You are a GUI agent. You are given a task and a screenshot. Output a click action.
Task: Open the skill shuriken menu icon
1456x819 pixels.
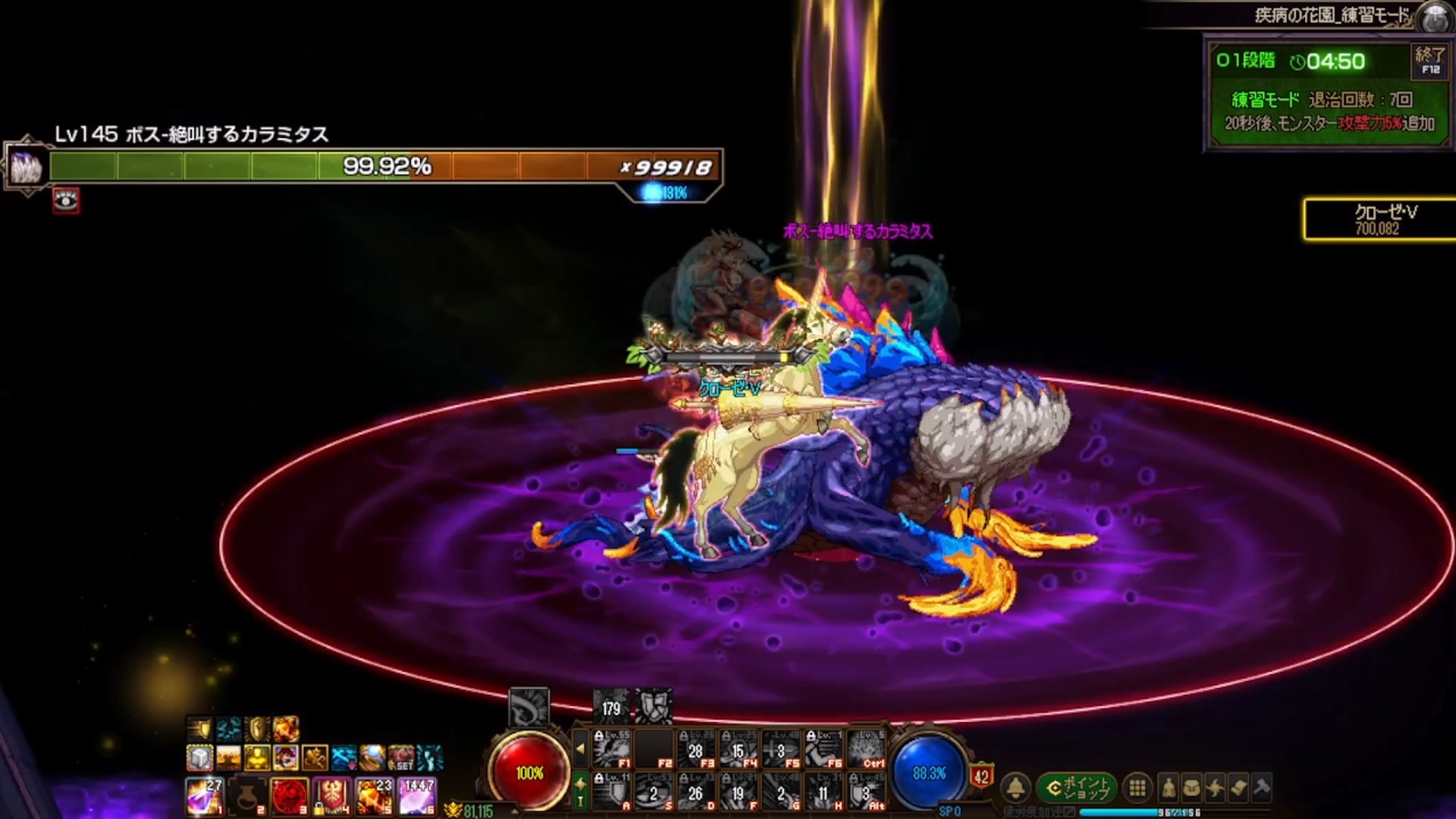(x=1215, y=789)
